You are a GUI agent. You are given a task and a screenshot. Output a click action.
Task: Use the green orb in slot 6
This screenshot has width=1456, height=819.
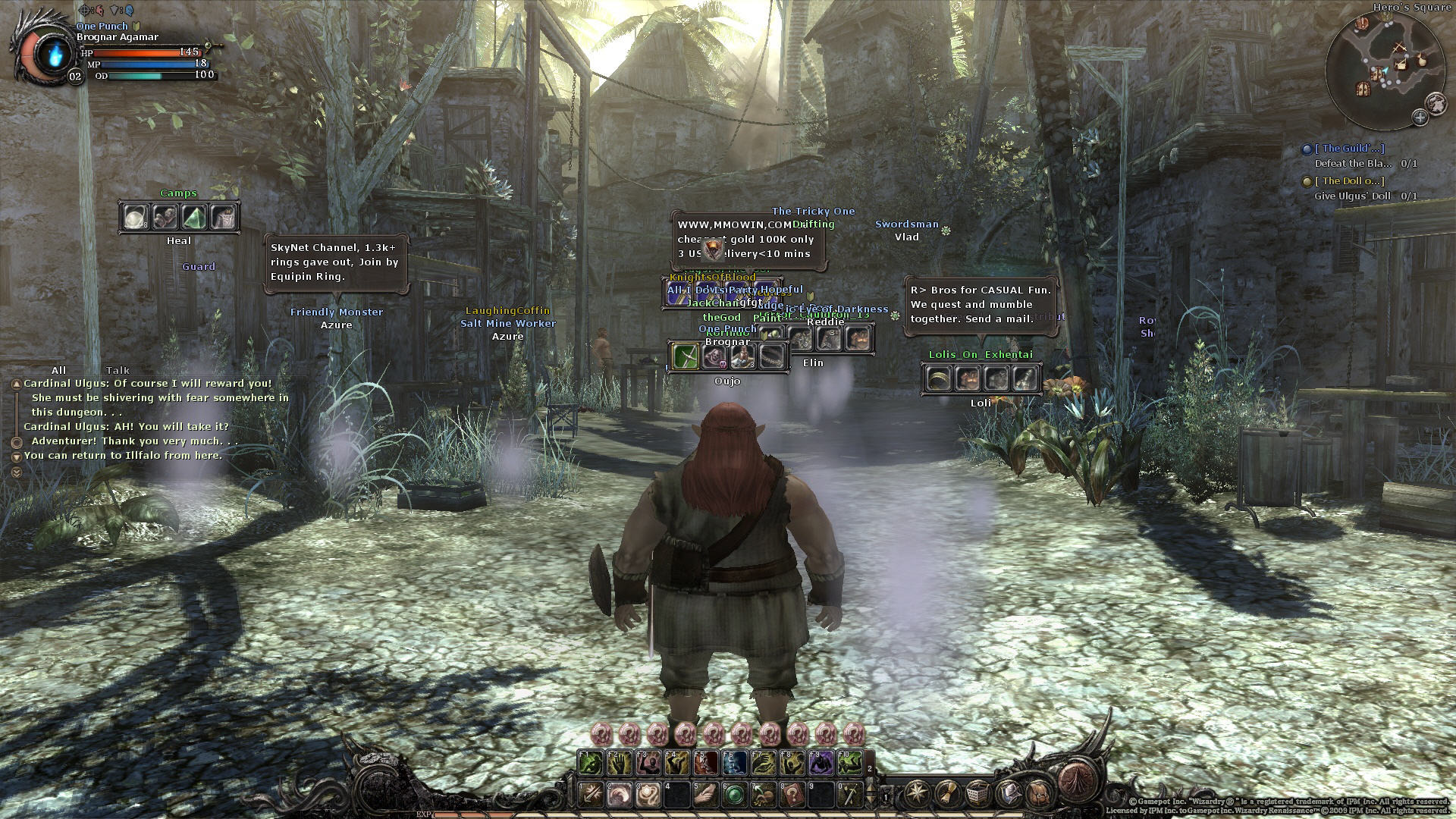pos(733,795)
